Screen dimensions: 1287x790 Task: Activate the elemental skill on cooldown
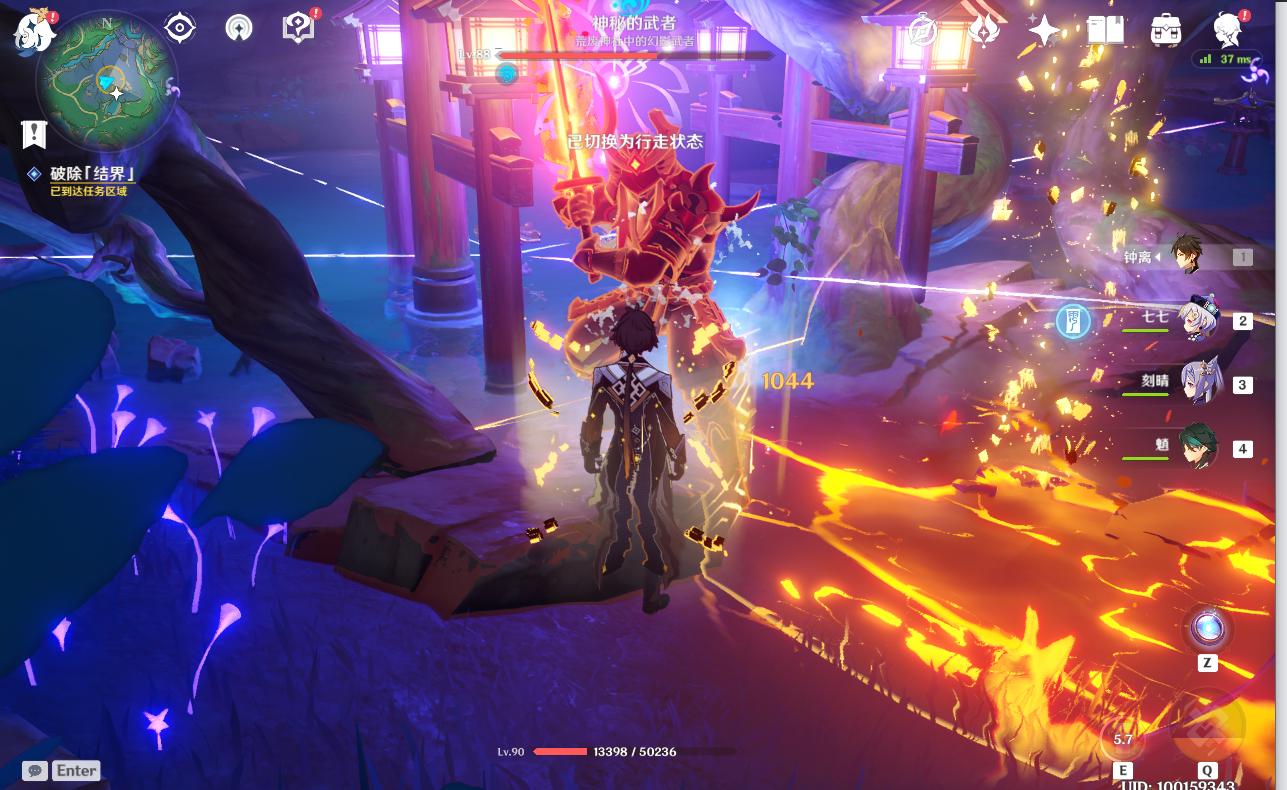(1123, 739)
